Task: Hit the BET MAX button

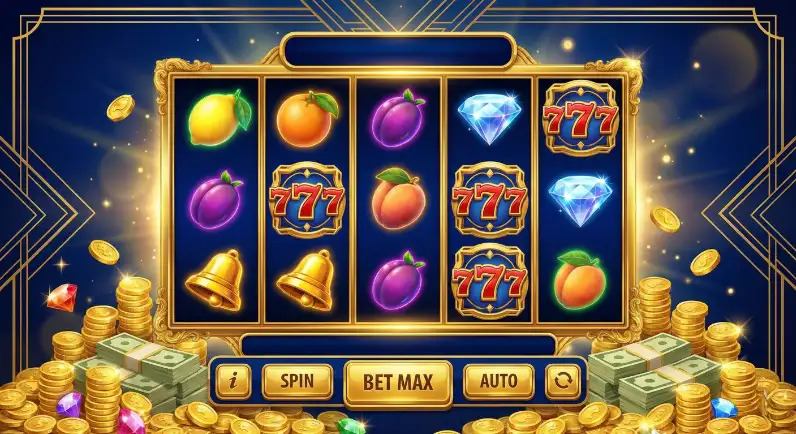Action: click(x=398, y=381)
